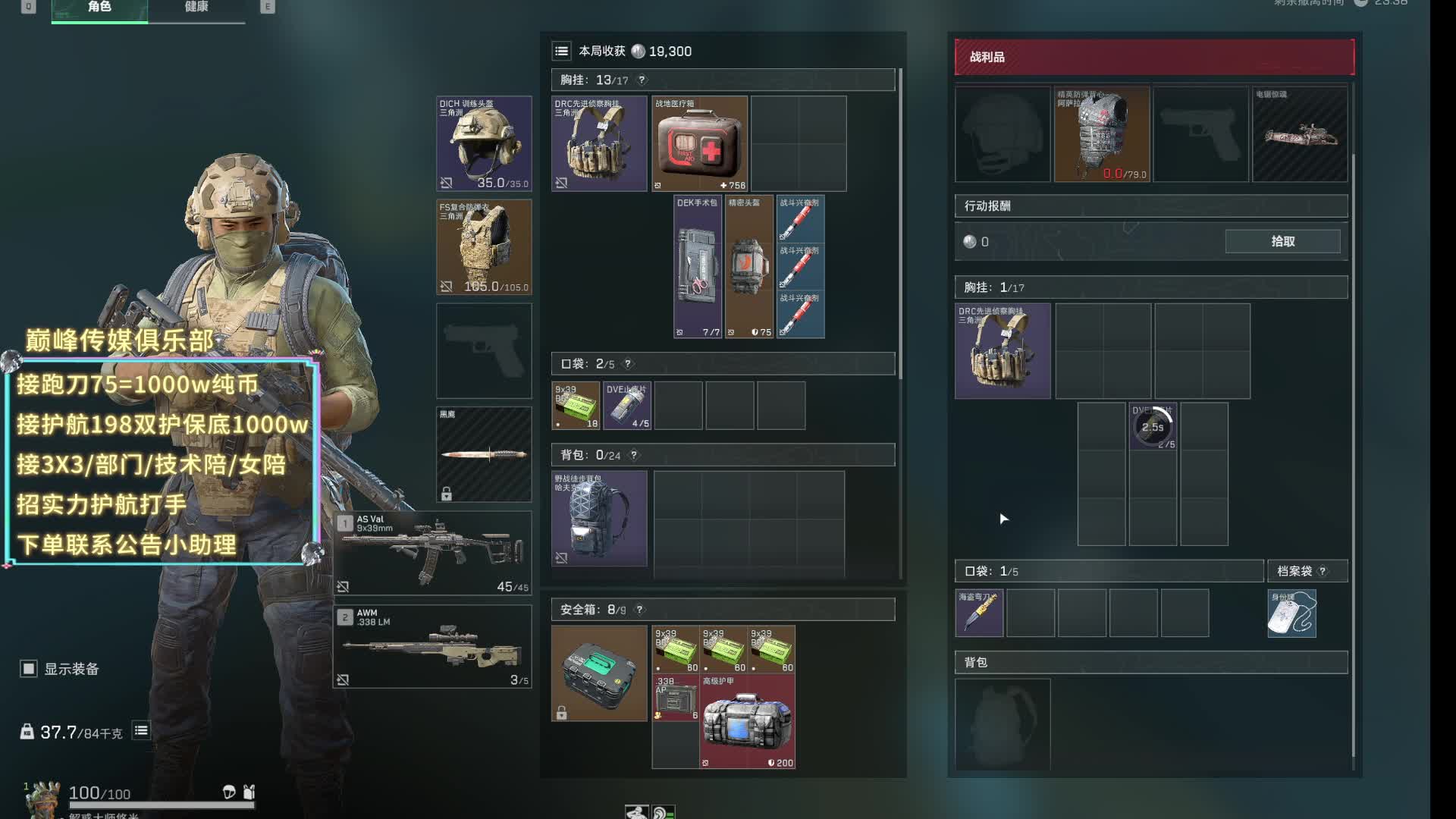Pick the chainsaw weapon in loot panel
1456x819 pixels.
[x=1300, y=134]
